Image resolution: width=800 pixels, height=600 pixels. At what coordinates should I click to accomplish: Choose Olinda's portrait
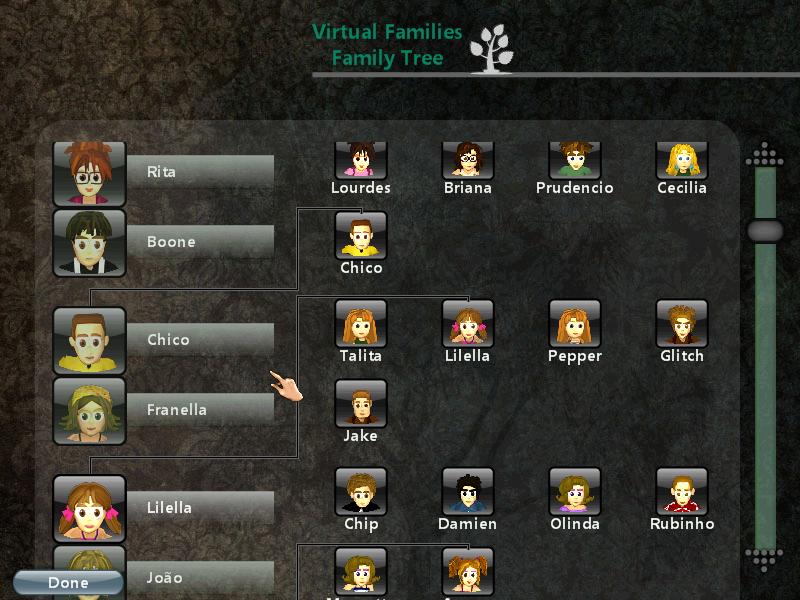point(575,492)
